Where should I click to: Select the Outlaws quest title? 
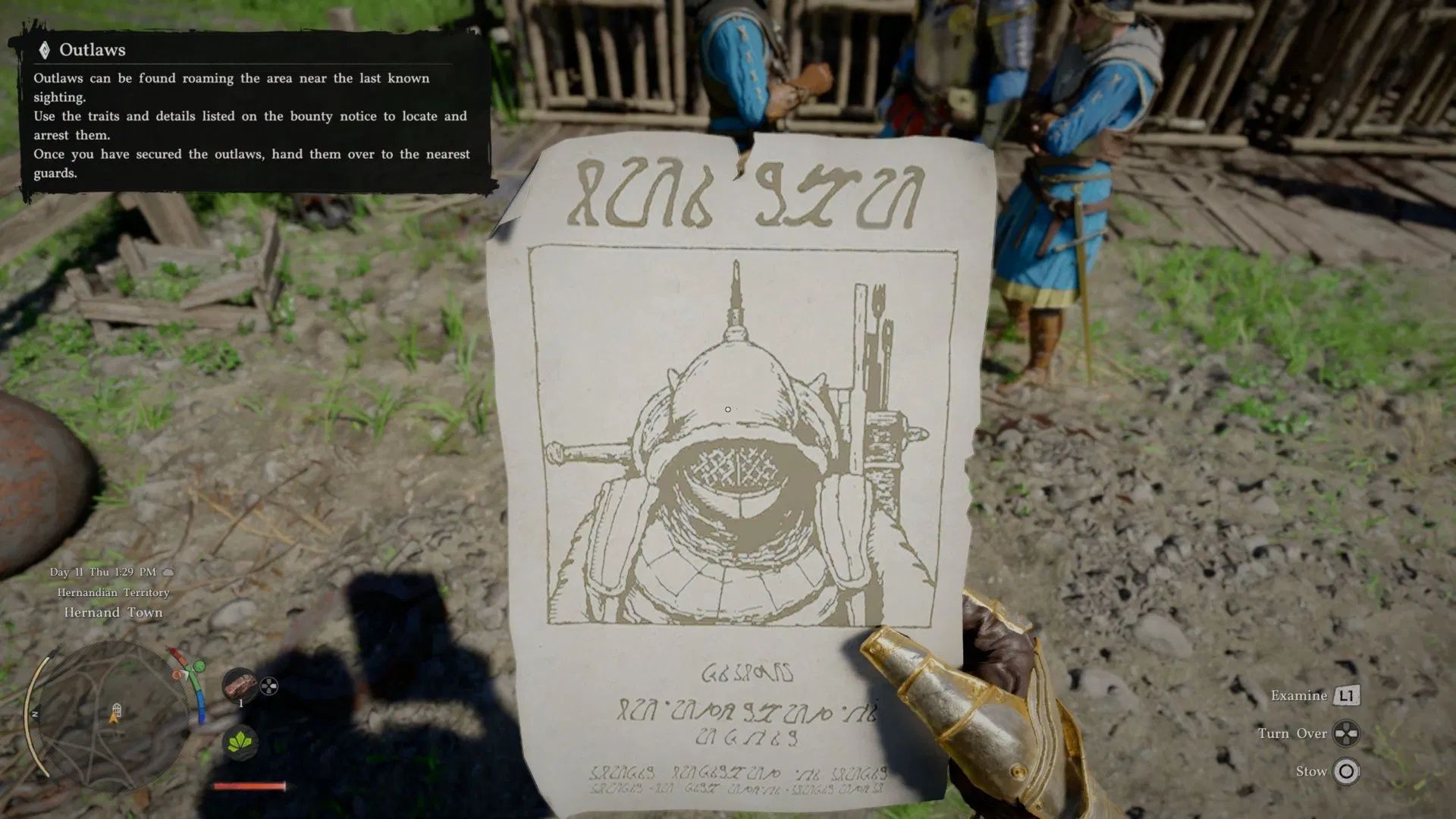pos(93,52)
